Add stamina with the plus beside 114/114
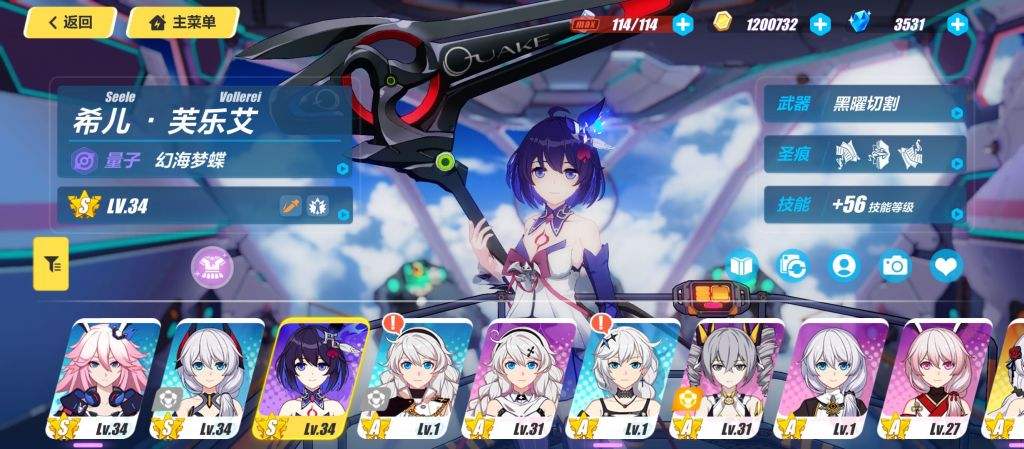 coord(683,24)
